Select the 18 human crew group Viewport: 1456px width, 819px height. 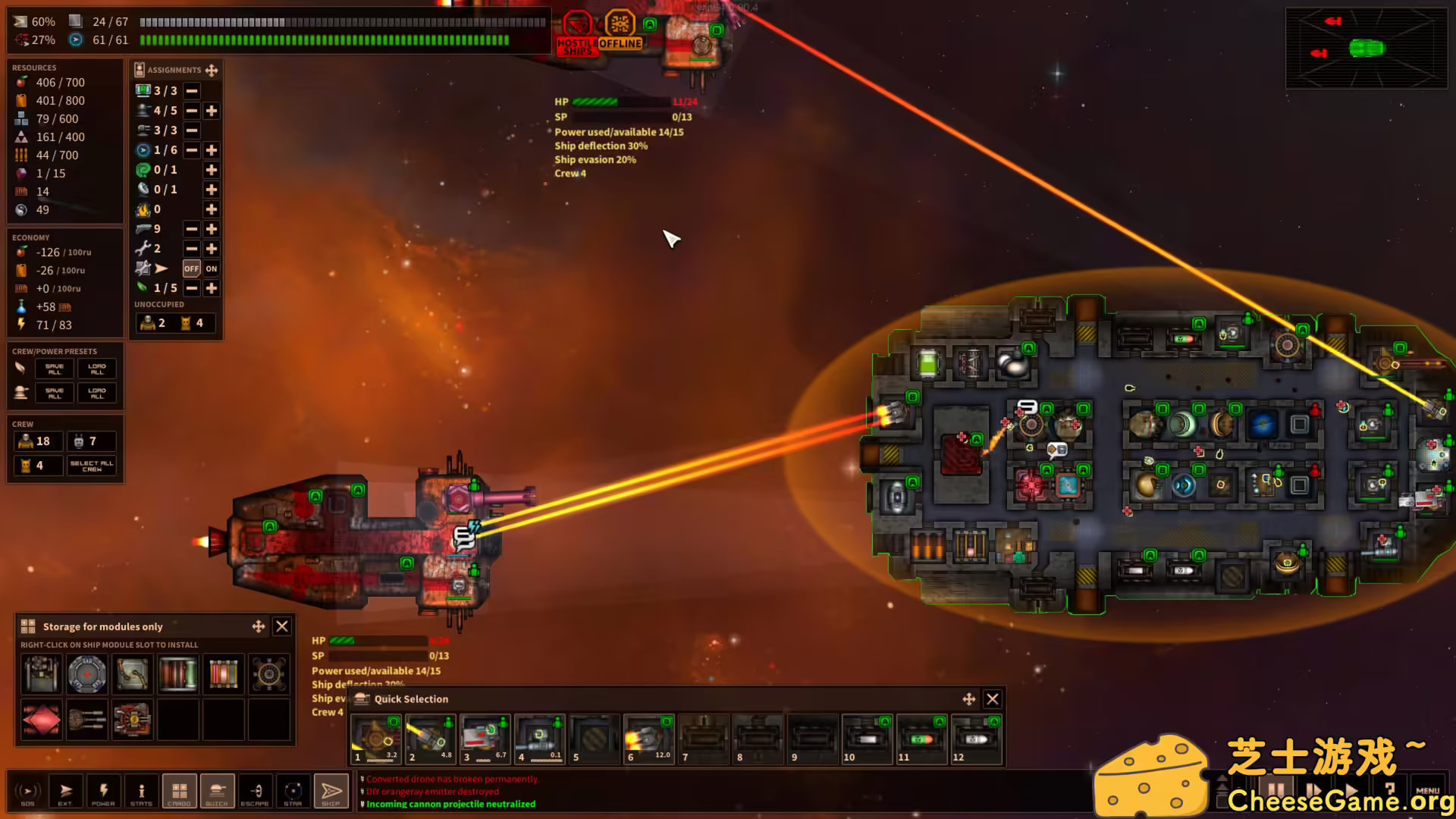pyautogui.click(x=36, y=441)
